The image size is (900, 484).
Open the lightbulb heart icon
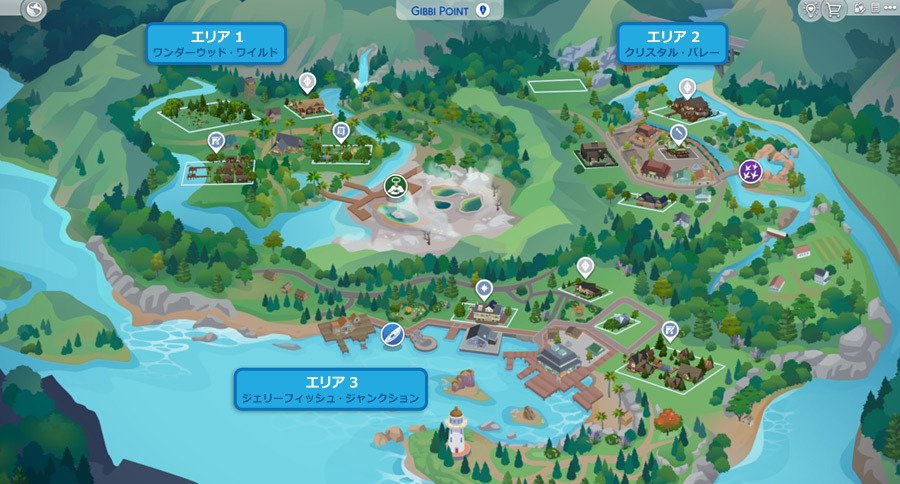809,10
